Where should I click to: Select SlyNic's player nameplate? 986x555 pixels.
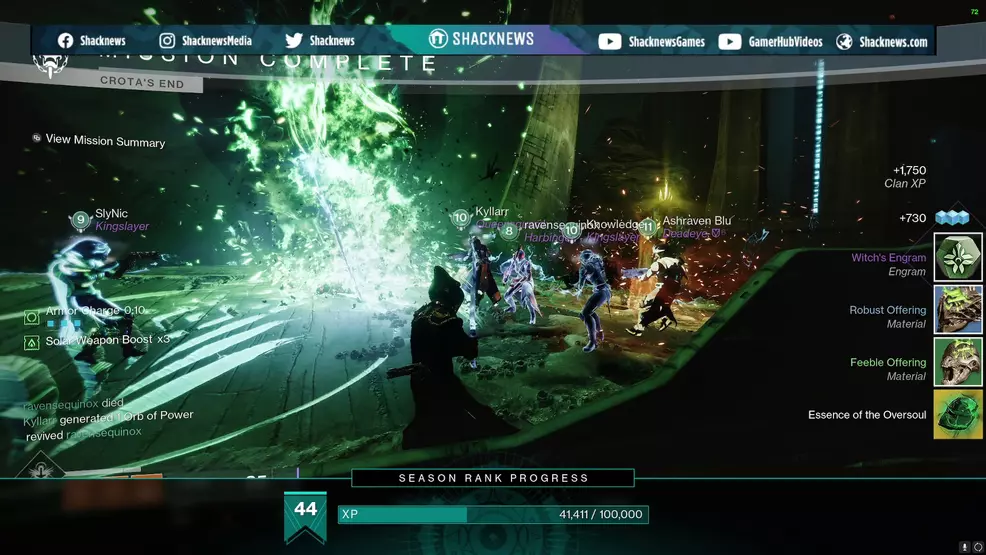pyautogui.click(x=111, y=214)
